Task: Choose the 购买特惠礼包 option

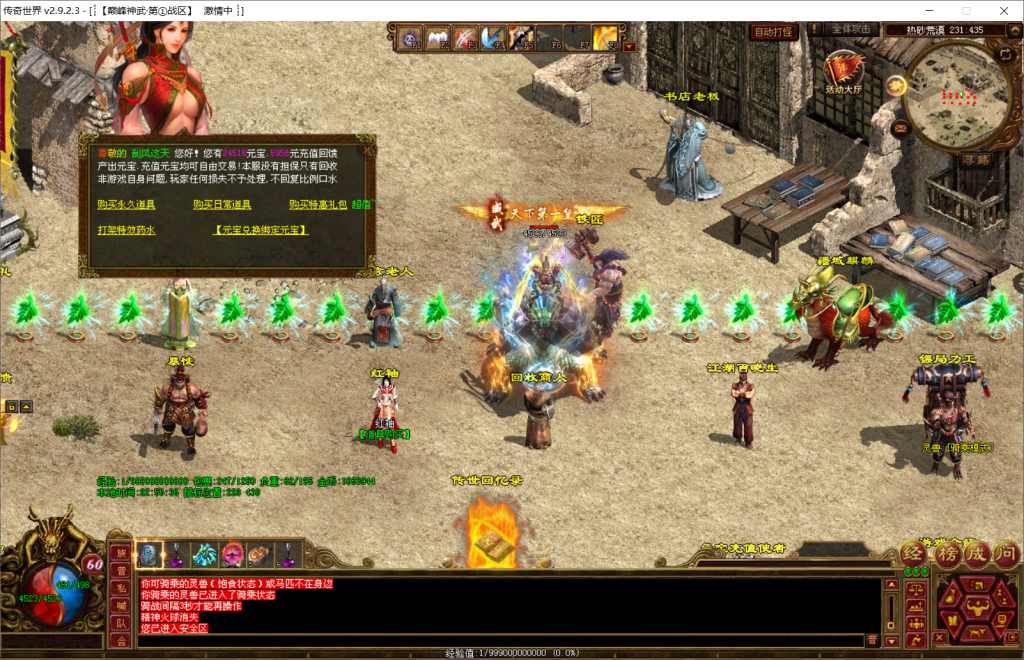Action: (319, 204)
